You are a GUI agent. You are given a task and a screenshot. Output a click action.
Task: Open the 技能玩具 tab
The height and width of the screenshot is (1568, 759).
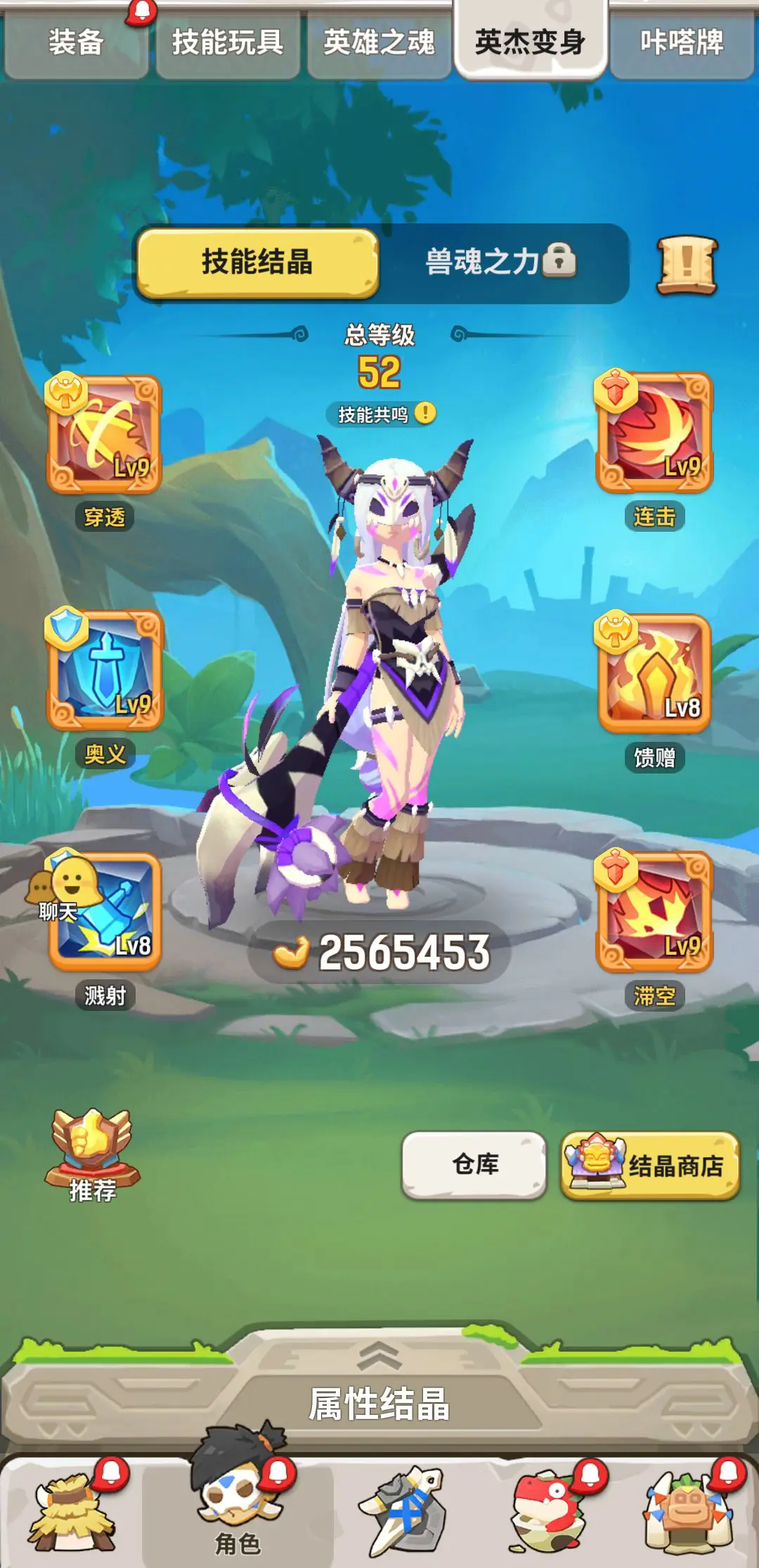click(228, 42)
